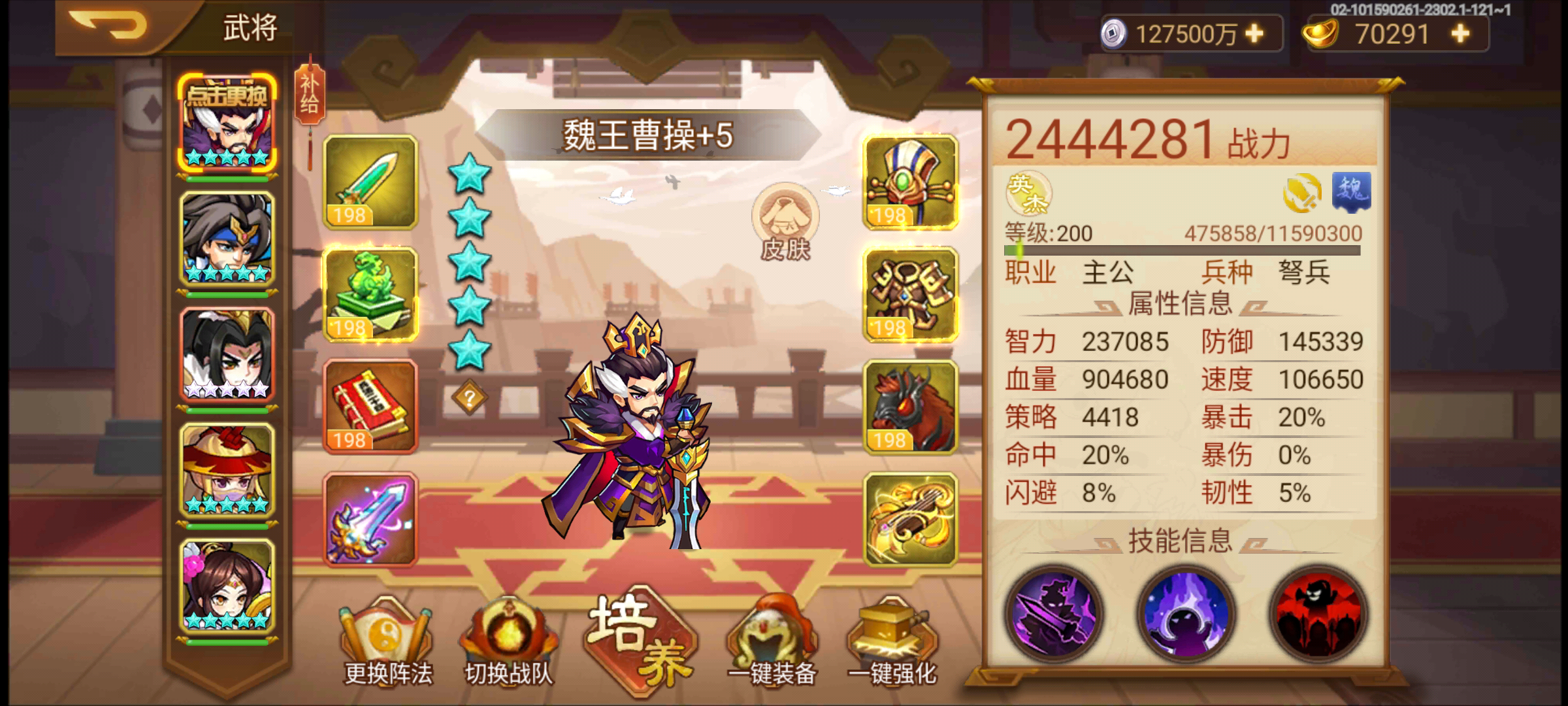Open the green jade seal treasure slot
Image resolution: width=1568 pixels, height=706 pixels.
(369, 295)
